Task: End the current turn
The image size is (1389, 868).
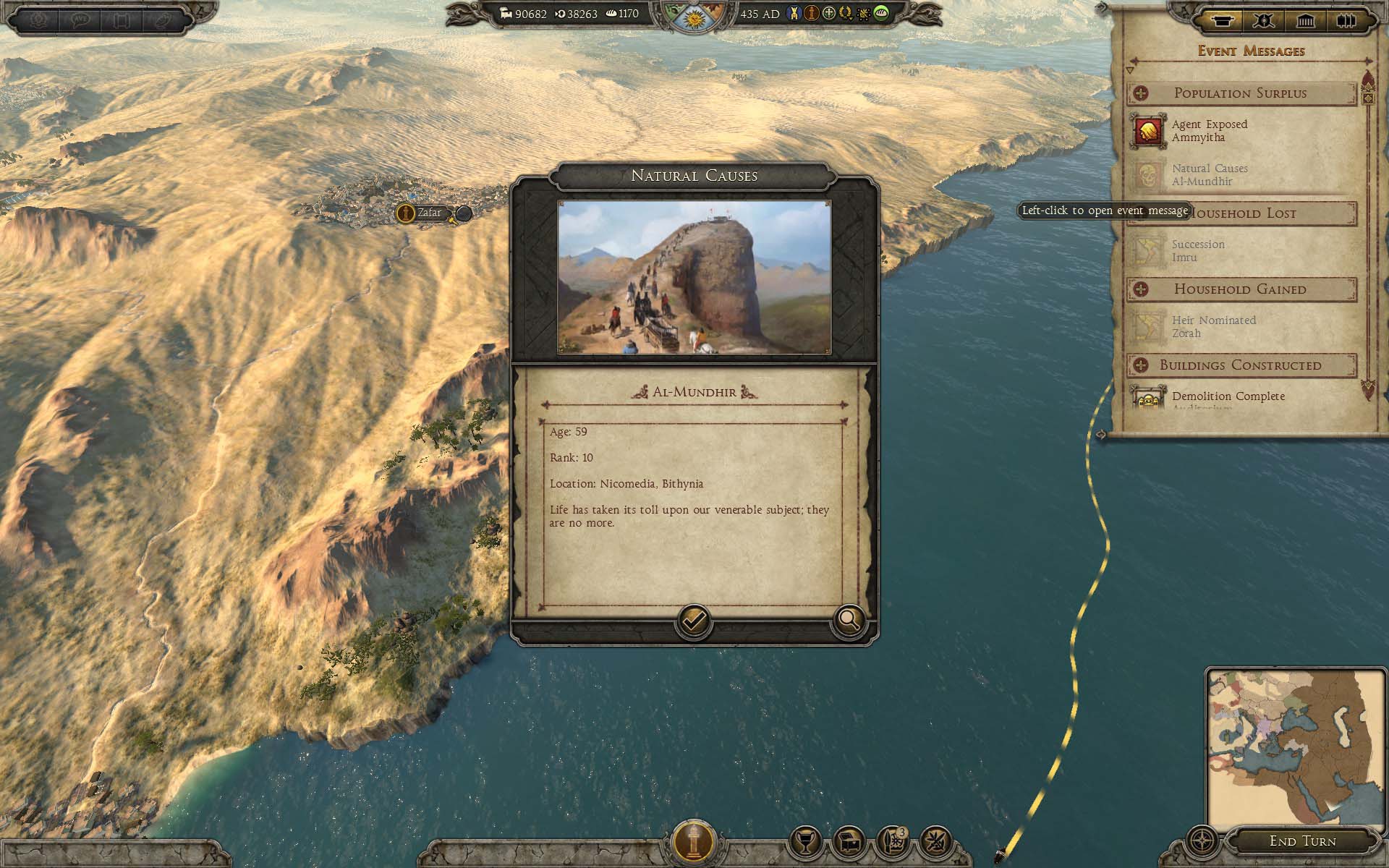Action: [x=1302, y=841]
